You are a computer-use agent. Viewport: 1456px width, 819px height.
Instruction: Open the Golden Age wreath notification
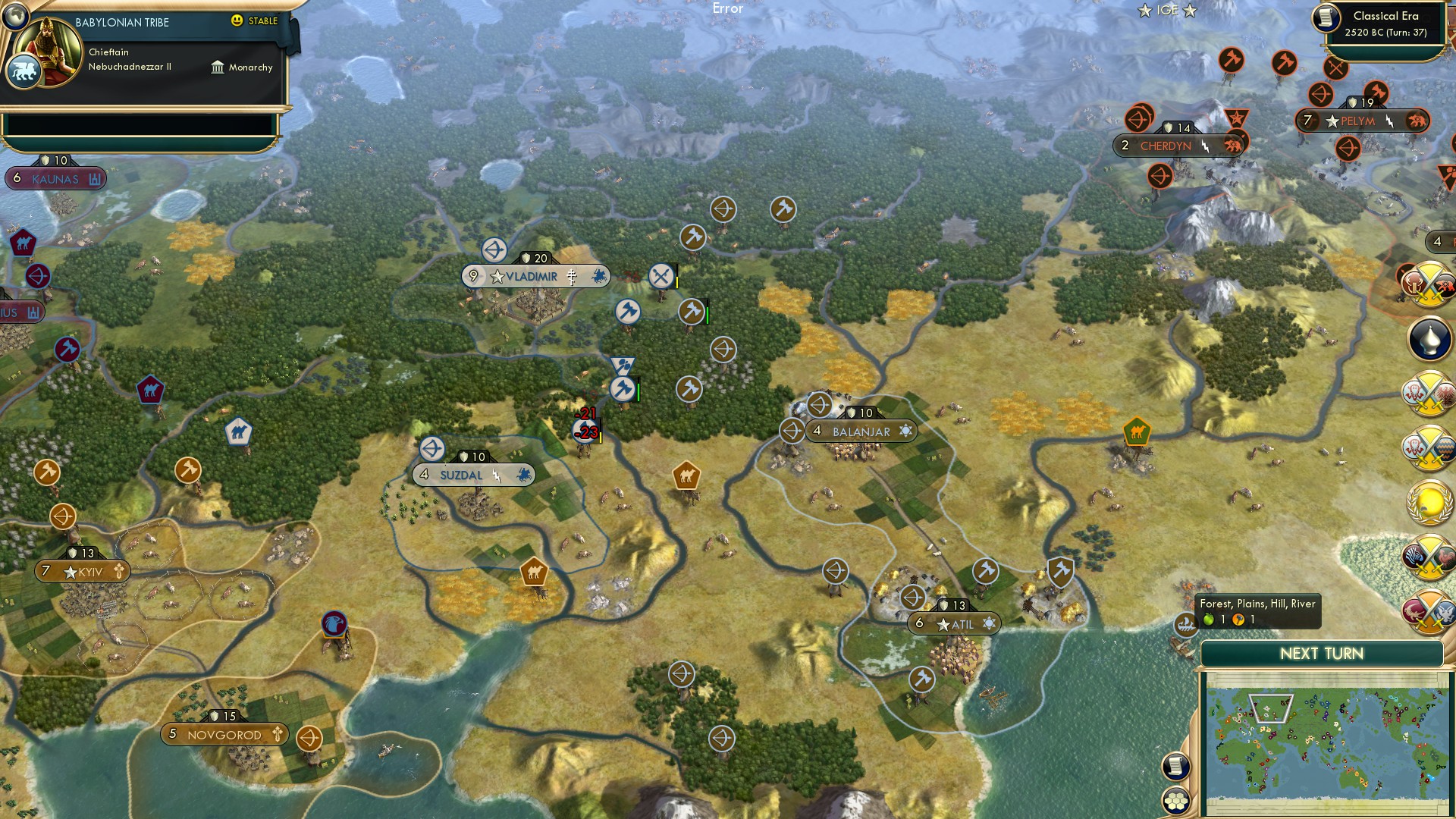(1426, 501)
